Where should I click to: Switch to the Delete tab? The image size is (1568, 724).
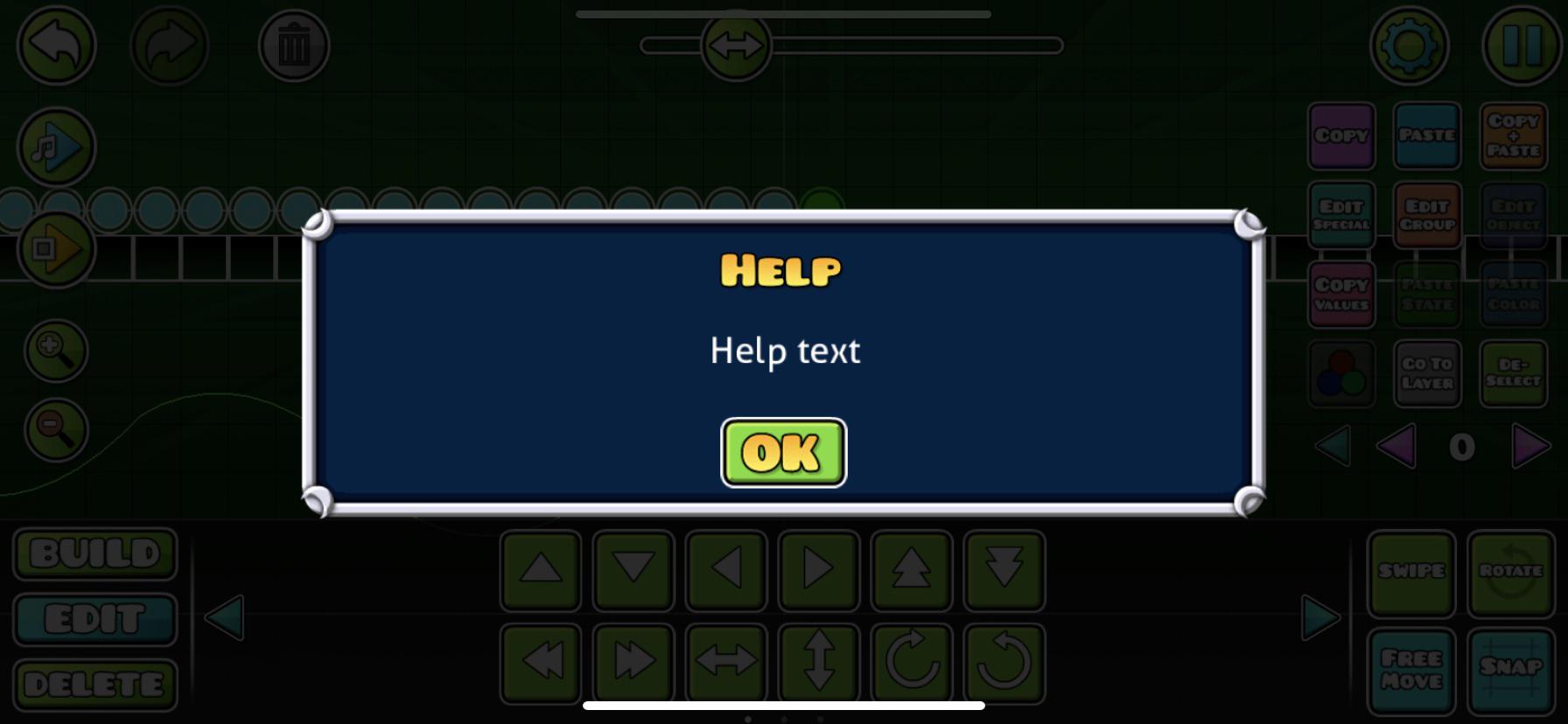[94, 683]
